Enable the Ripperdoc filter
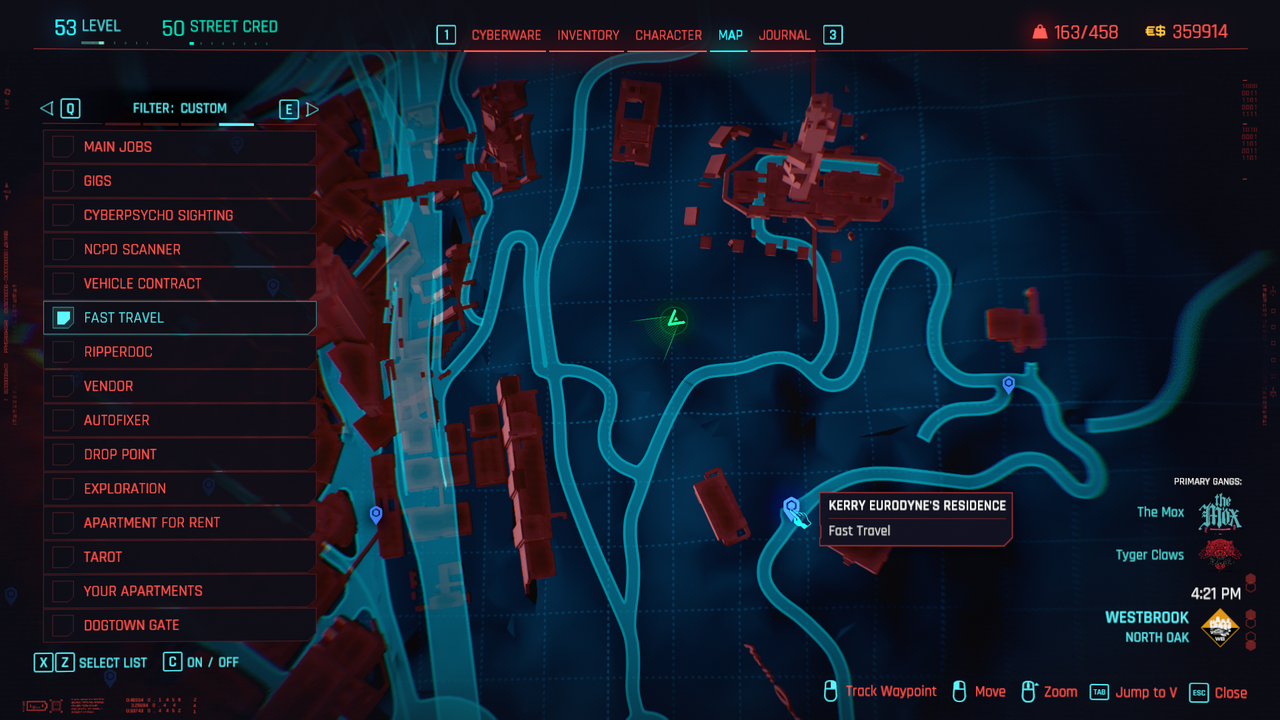 [64, 352]
